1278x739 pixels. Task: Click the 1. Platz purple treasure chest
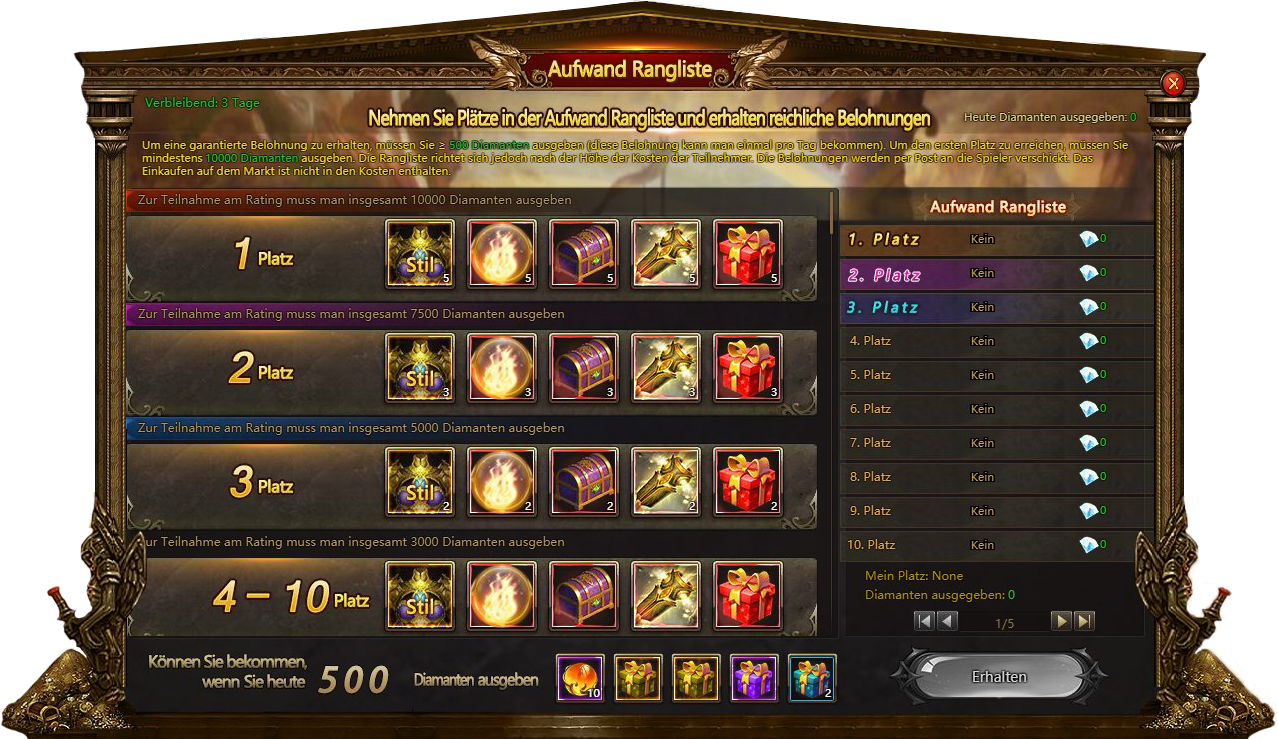click(x=584, y=254)
